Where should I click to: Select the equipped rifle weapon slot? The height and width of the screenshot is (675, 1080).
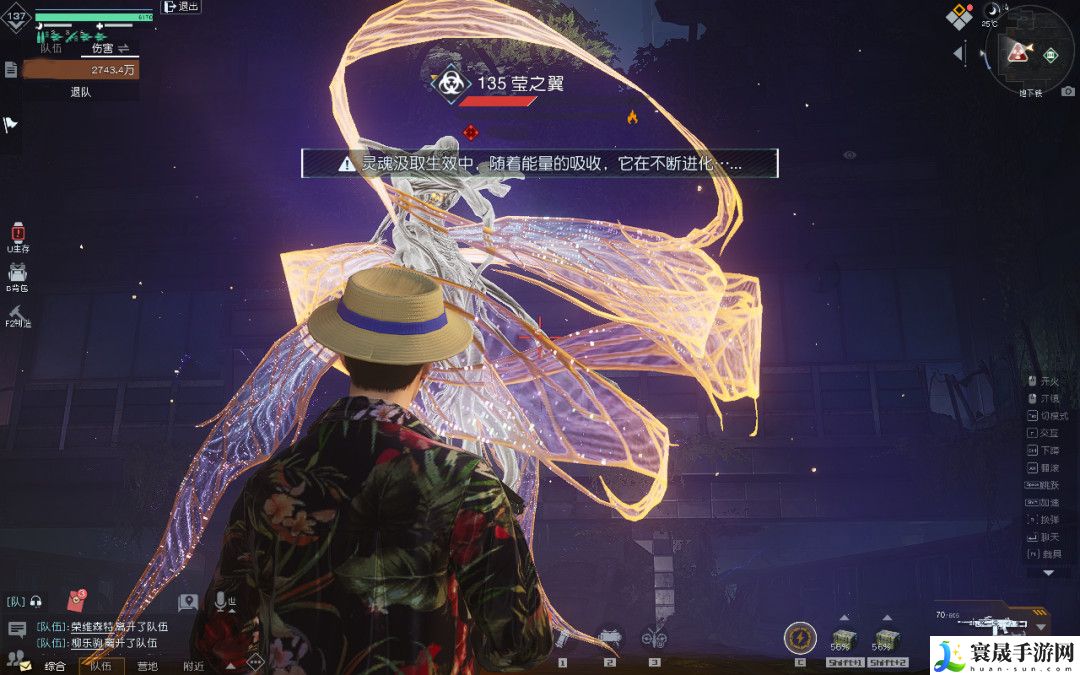(x=983, y=627)
